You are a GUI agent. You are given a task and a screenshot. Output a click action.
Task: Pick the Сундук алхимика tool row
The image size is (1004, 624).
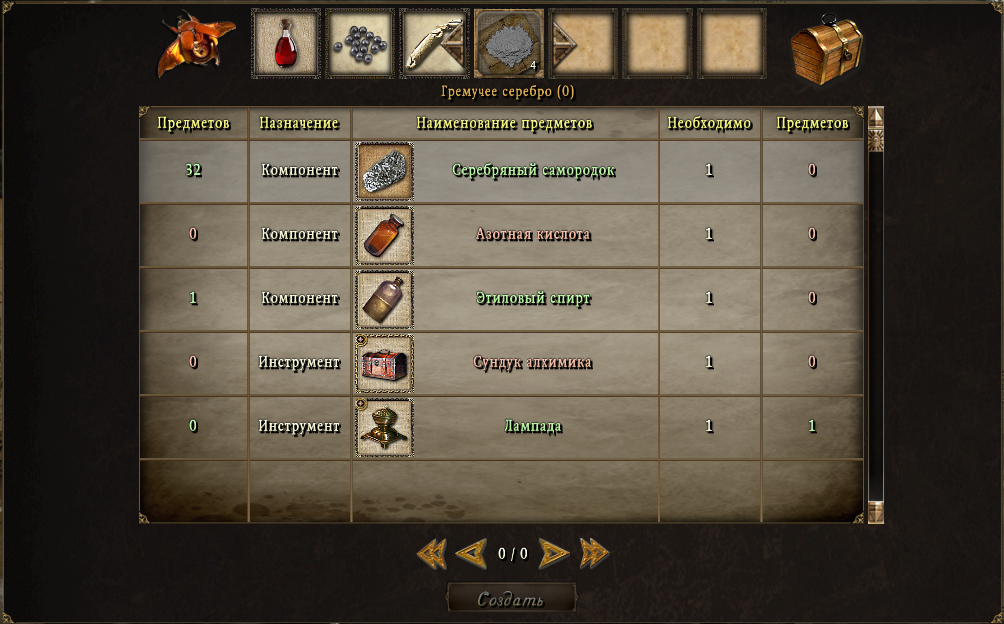coord(533,363)
